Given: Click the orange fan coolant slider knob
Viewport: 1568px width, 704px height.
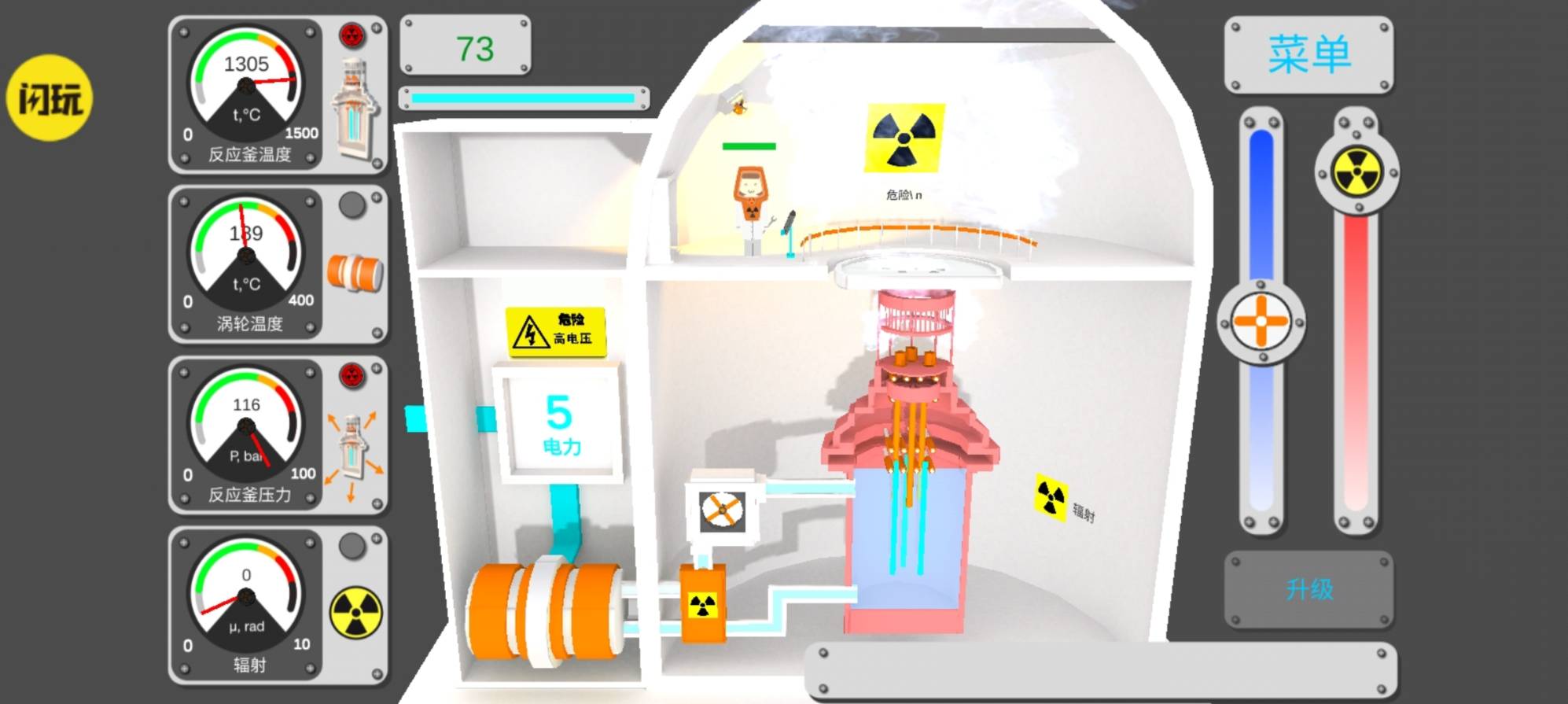Looking at the screenshot, I should pos(1261,322).
